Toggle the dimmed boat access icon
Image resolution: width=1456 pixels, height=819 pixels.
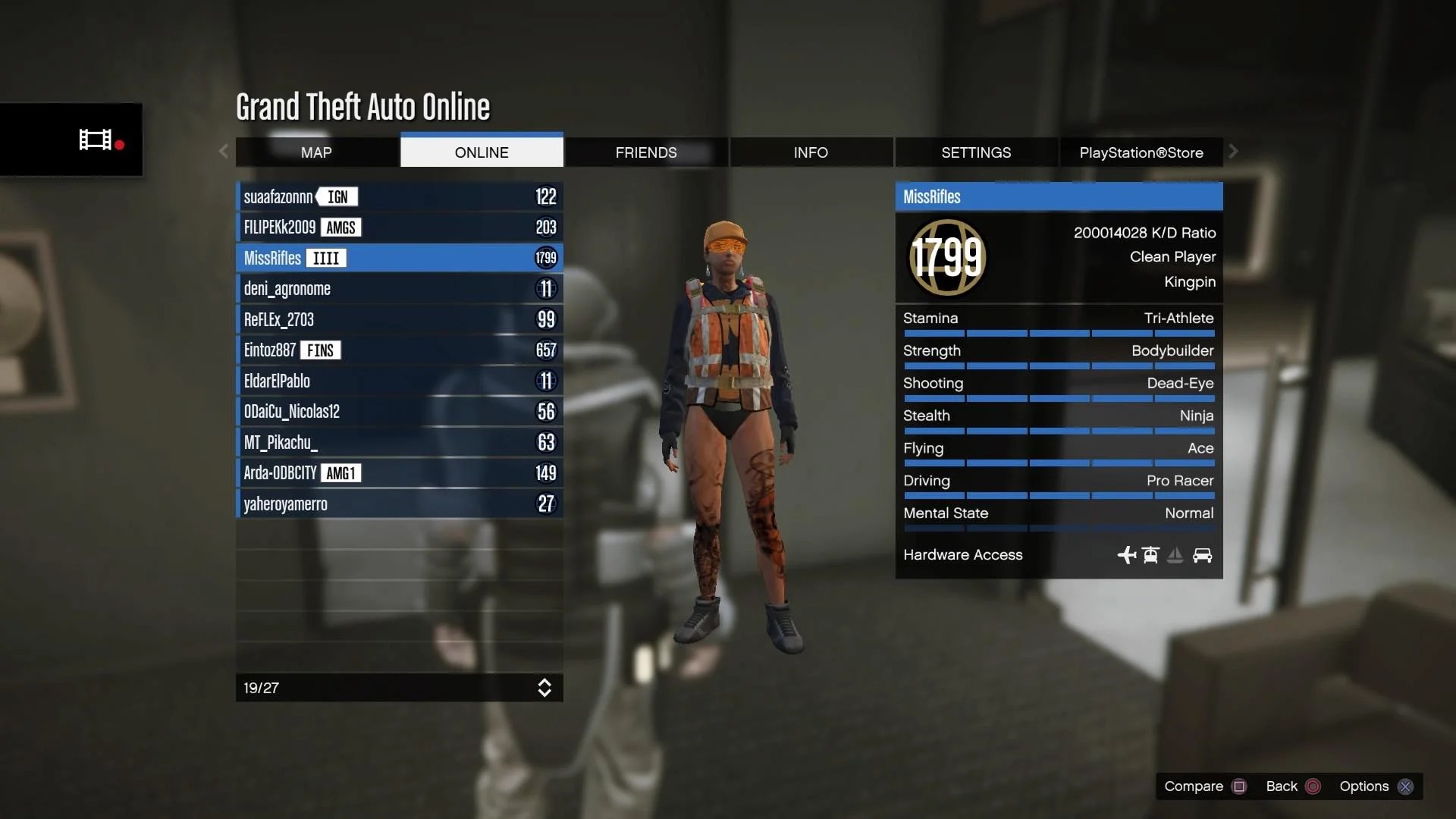[1175, 555]
